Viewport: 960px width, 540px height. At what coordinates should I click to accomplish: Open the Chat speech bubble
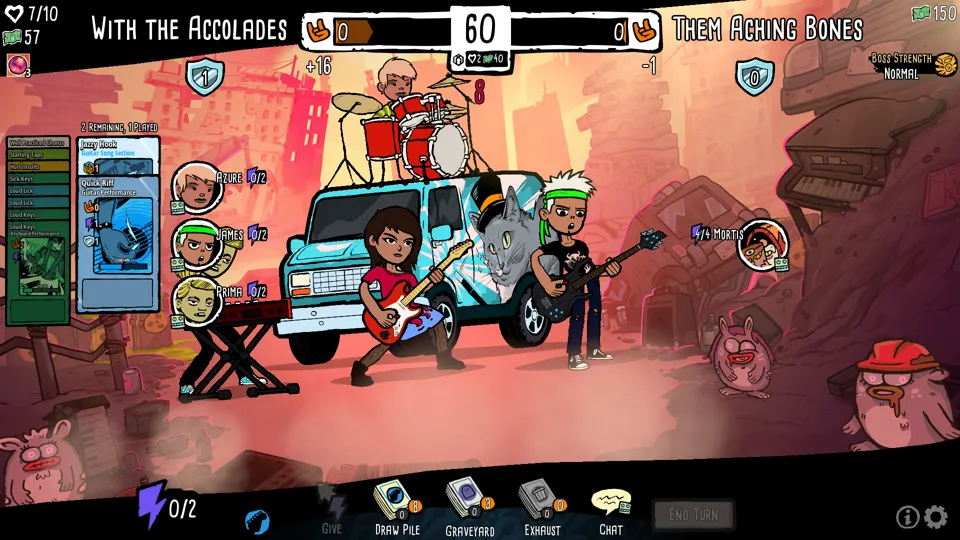[610, 504]
